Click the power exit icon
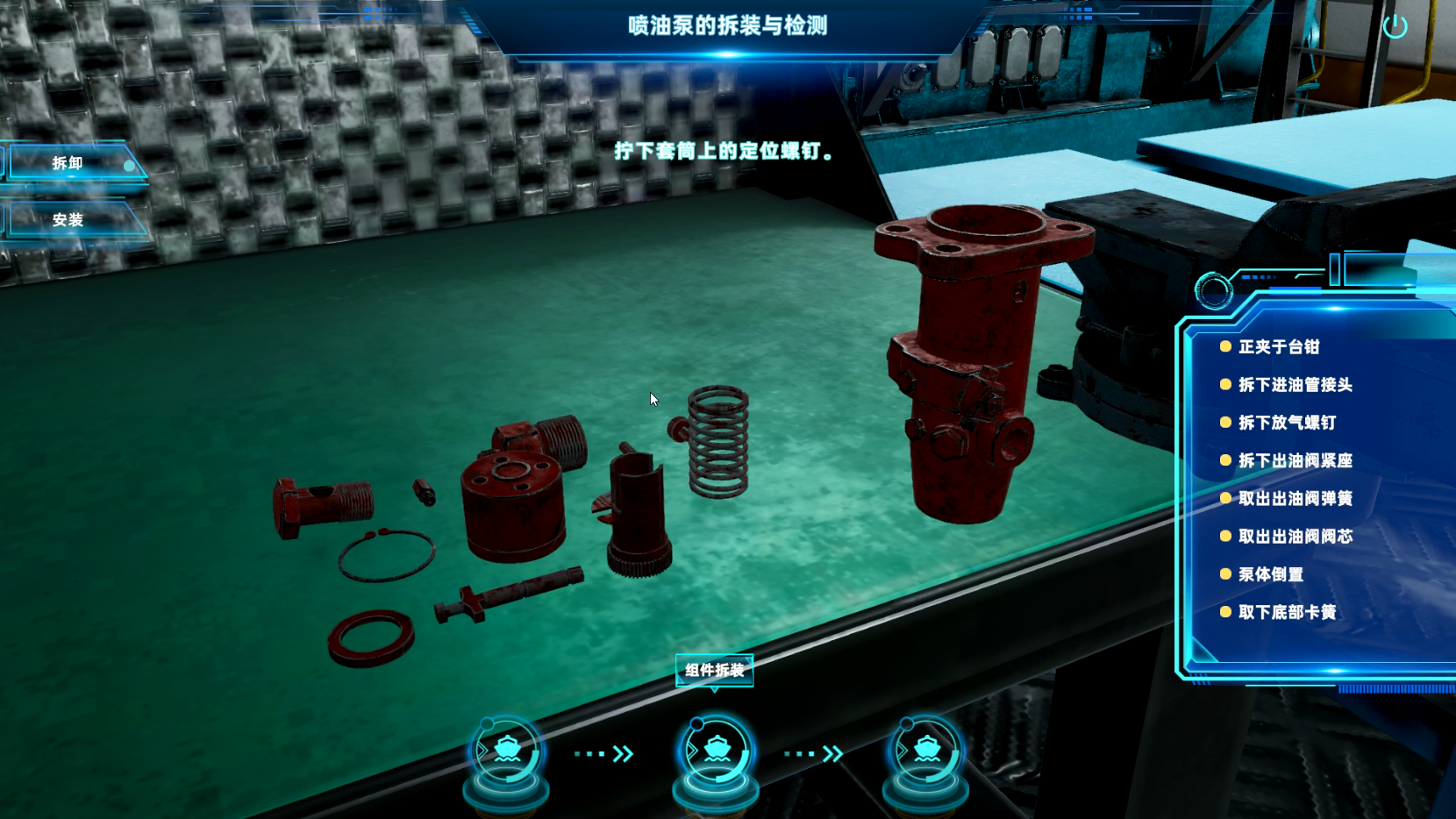 [x=1395, y=27]
